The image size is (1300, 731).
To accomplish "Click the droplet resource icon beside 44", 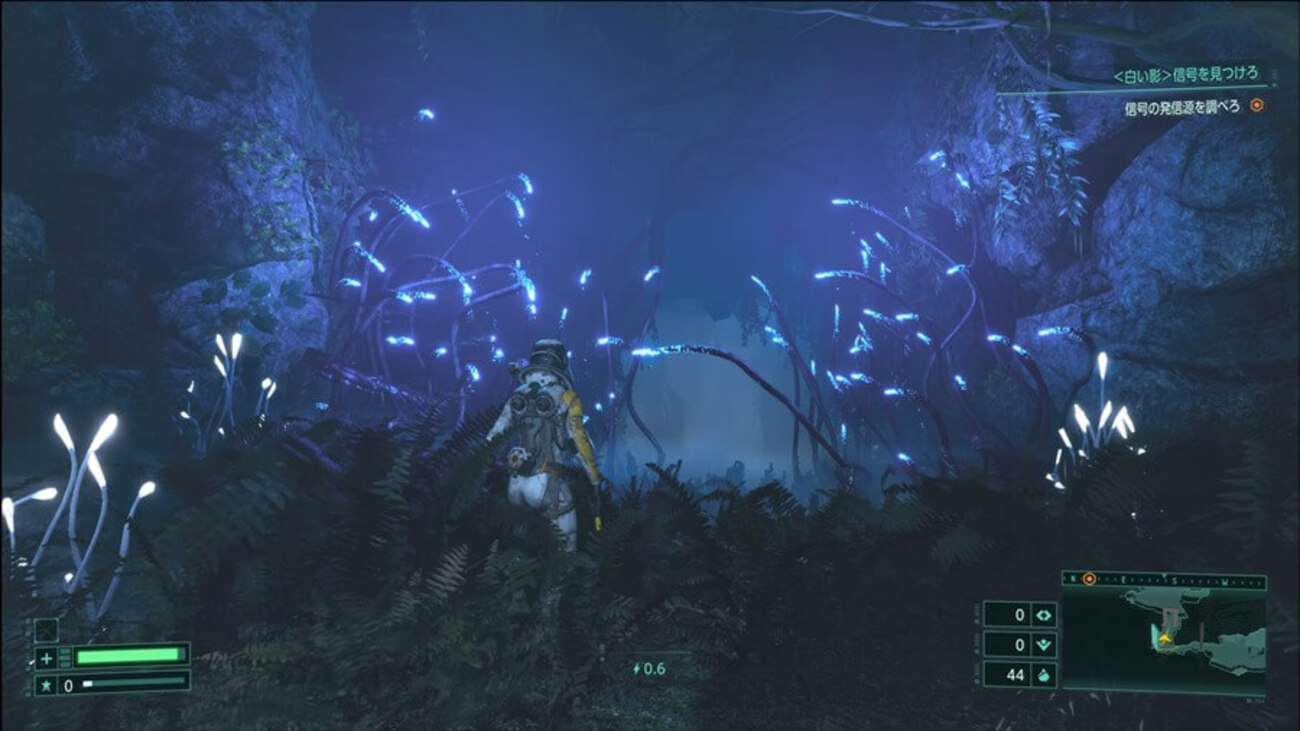I will click(1043, 675).
